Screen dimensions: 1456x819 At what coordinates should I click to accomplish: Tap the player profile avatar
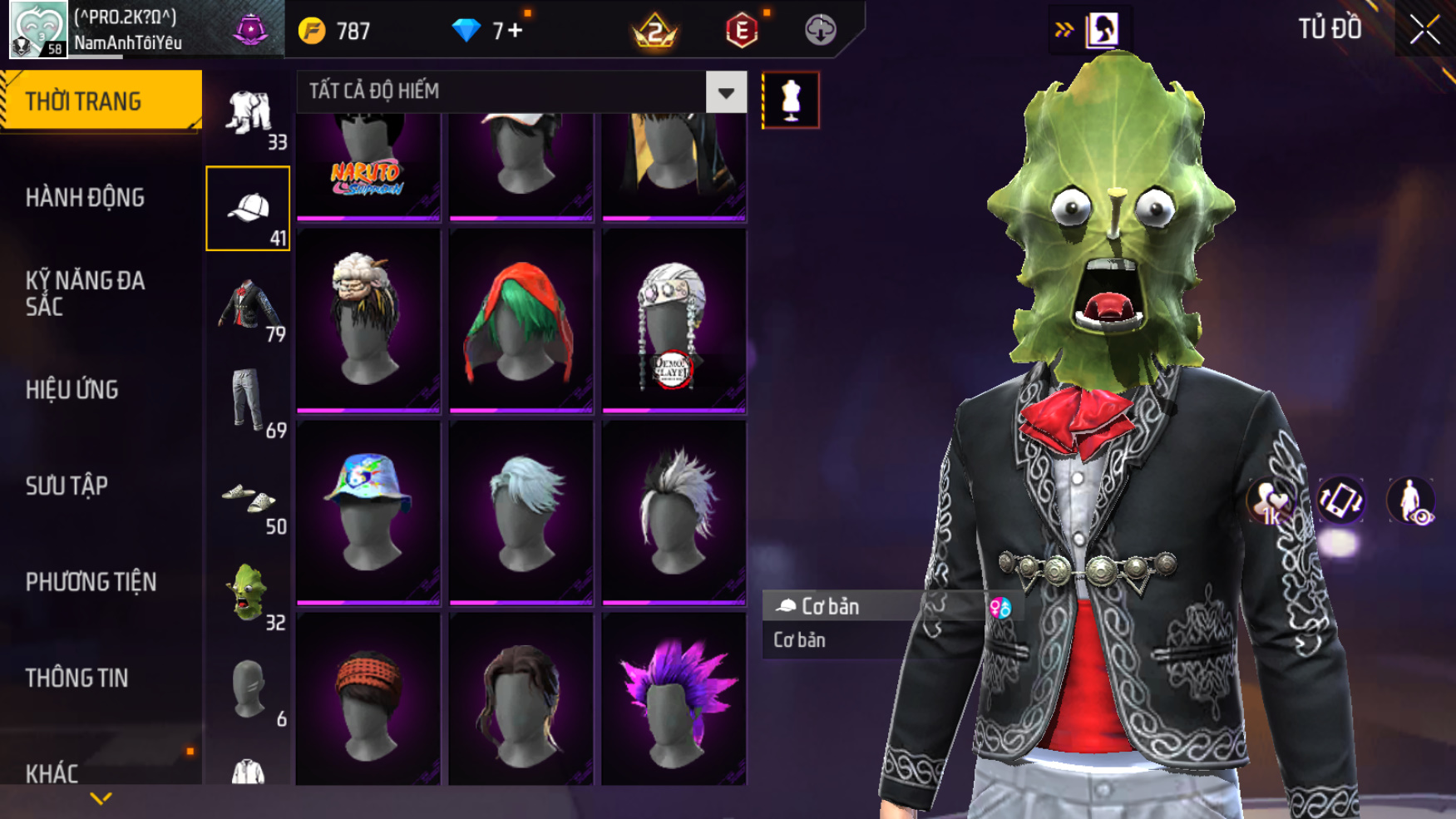(x=37, y=30)
